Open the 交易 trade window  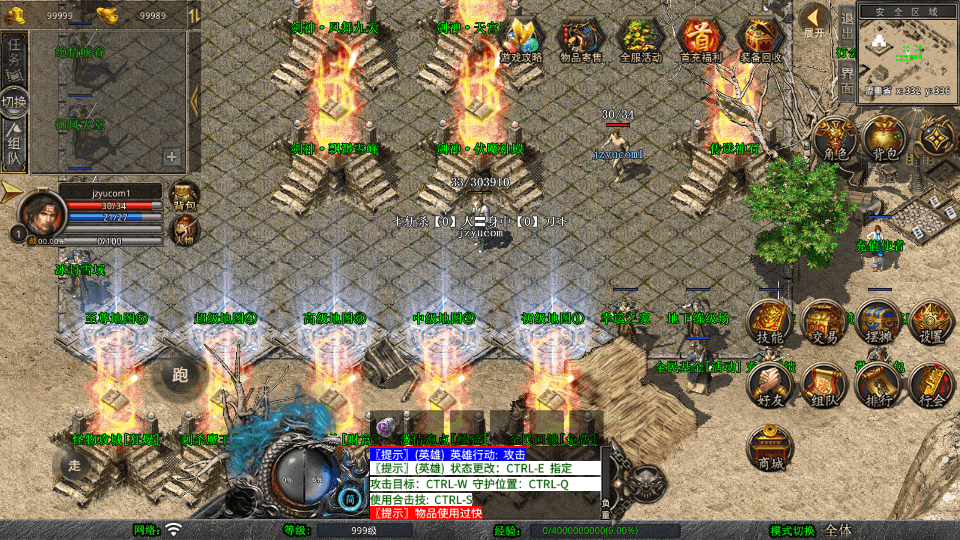click(x=824, y=321)
